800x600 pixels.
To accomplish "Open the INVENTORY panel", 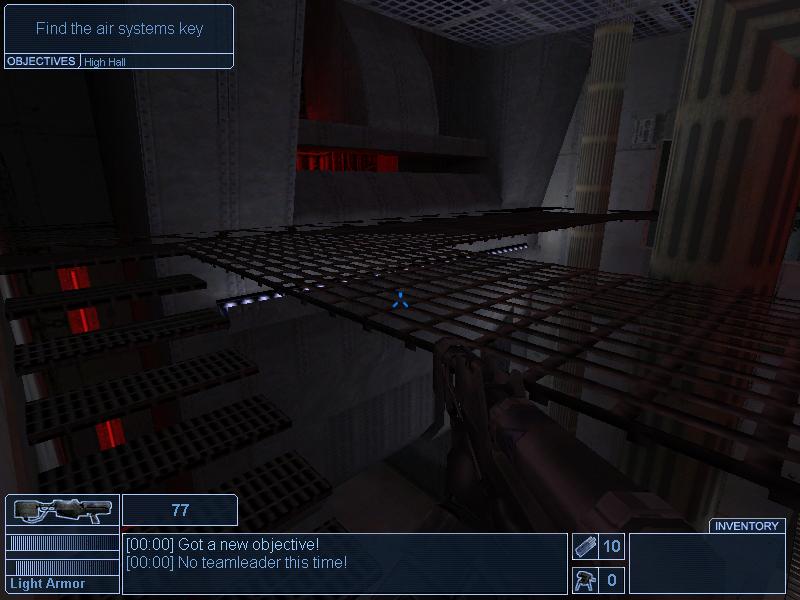I will click(747, 526).
